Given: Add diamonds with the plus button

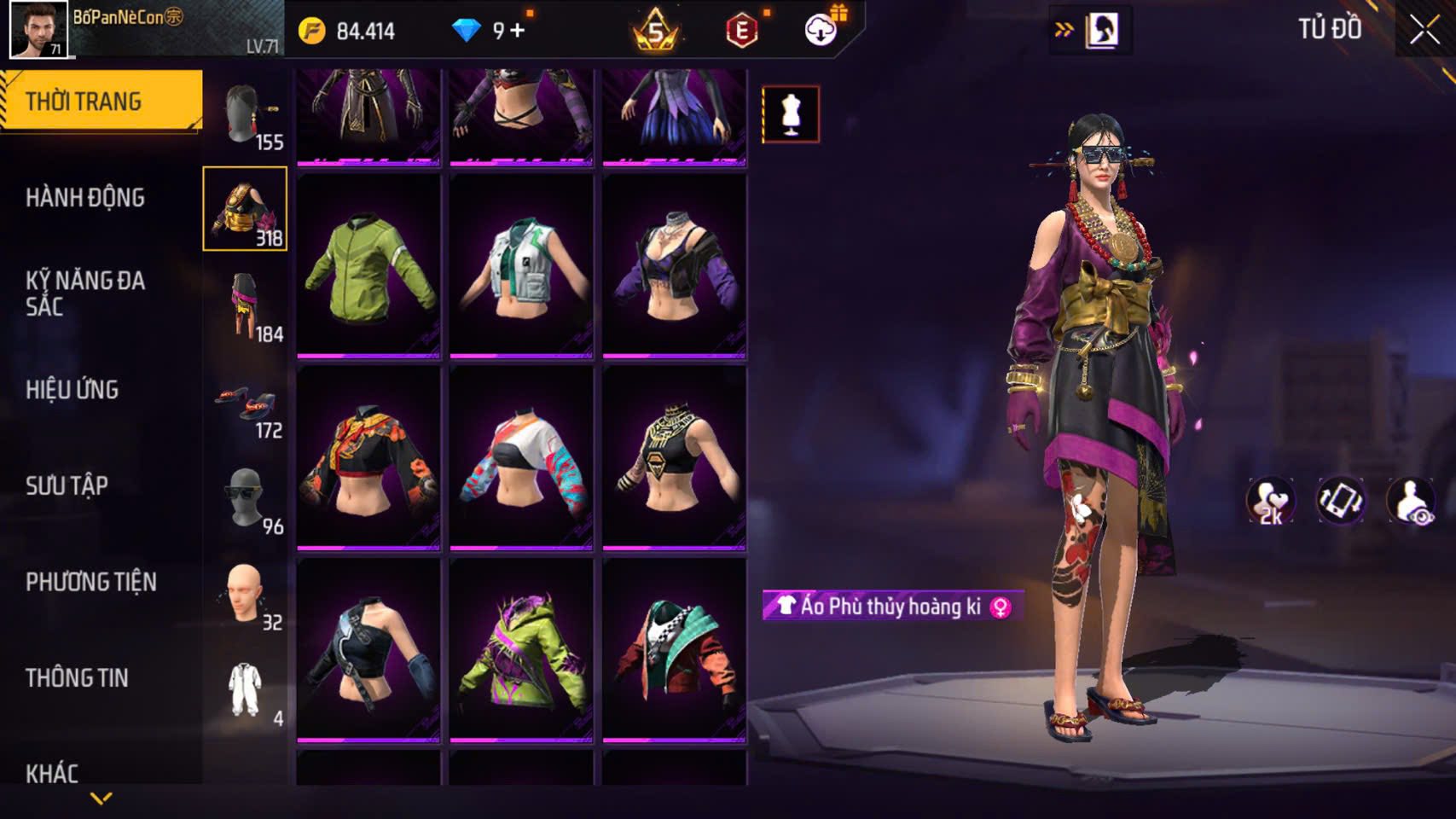Looking at the screenshot, I should 518,32.
